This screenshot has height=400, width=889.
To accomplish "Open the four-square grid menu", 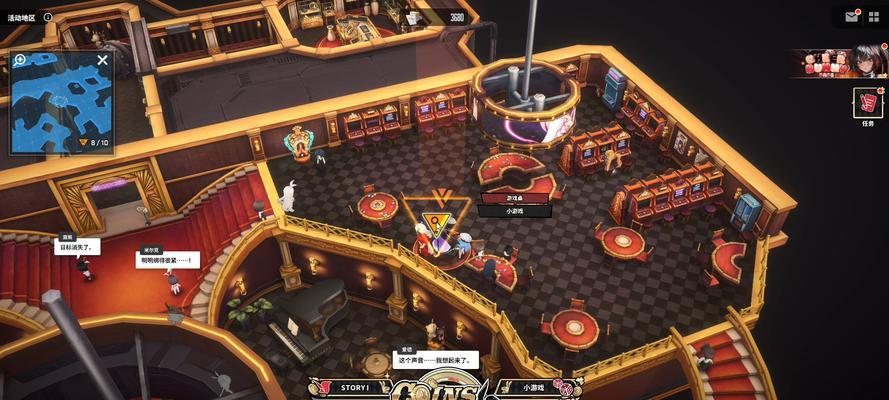I will [x=873, y=16].
